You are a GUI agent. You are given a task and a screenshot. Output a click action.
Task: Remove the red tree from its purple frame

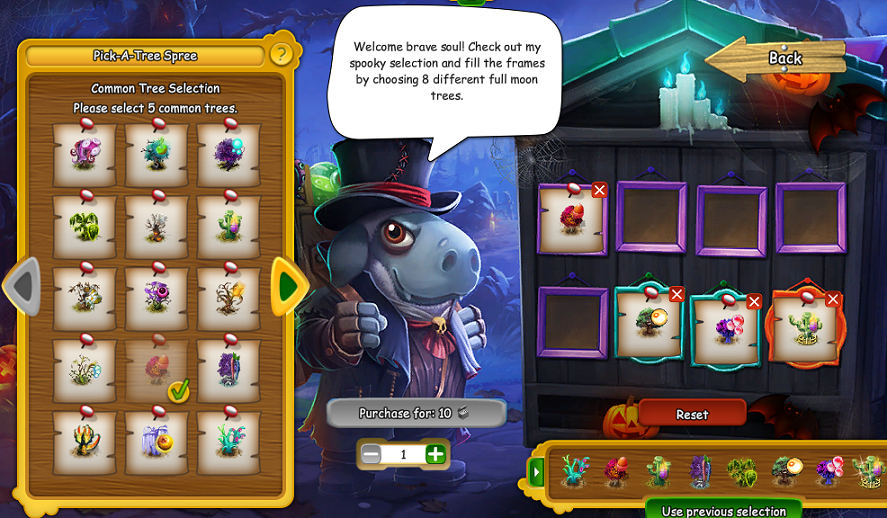[599, 190]
